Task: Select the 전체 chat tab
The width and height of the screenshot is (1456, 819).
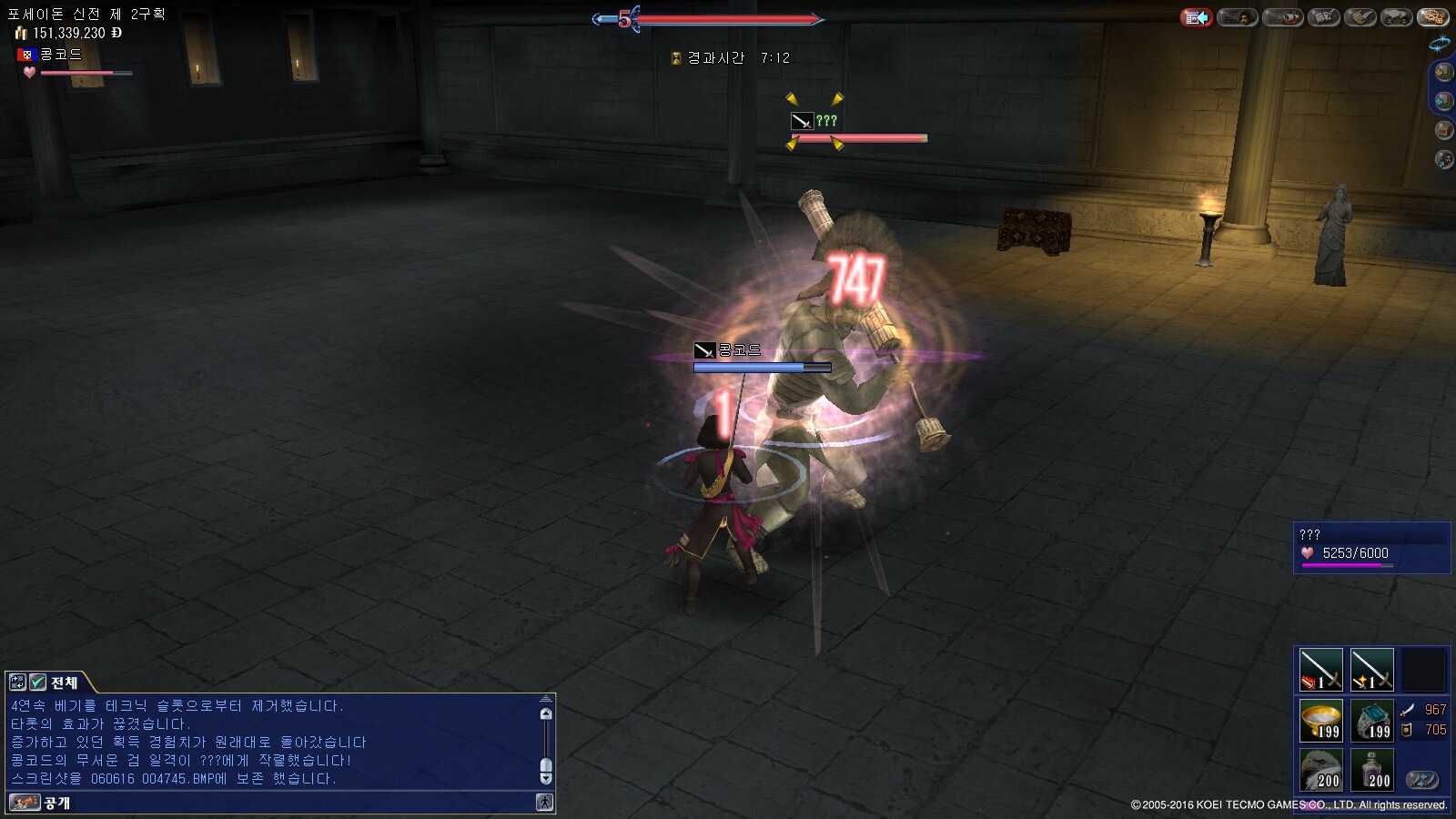Action: click(x=64, y=682)
